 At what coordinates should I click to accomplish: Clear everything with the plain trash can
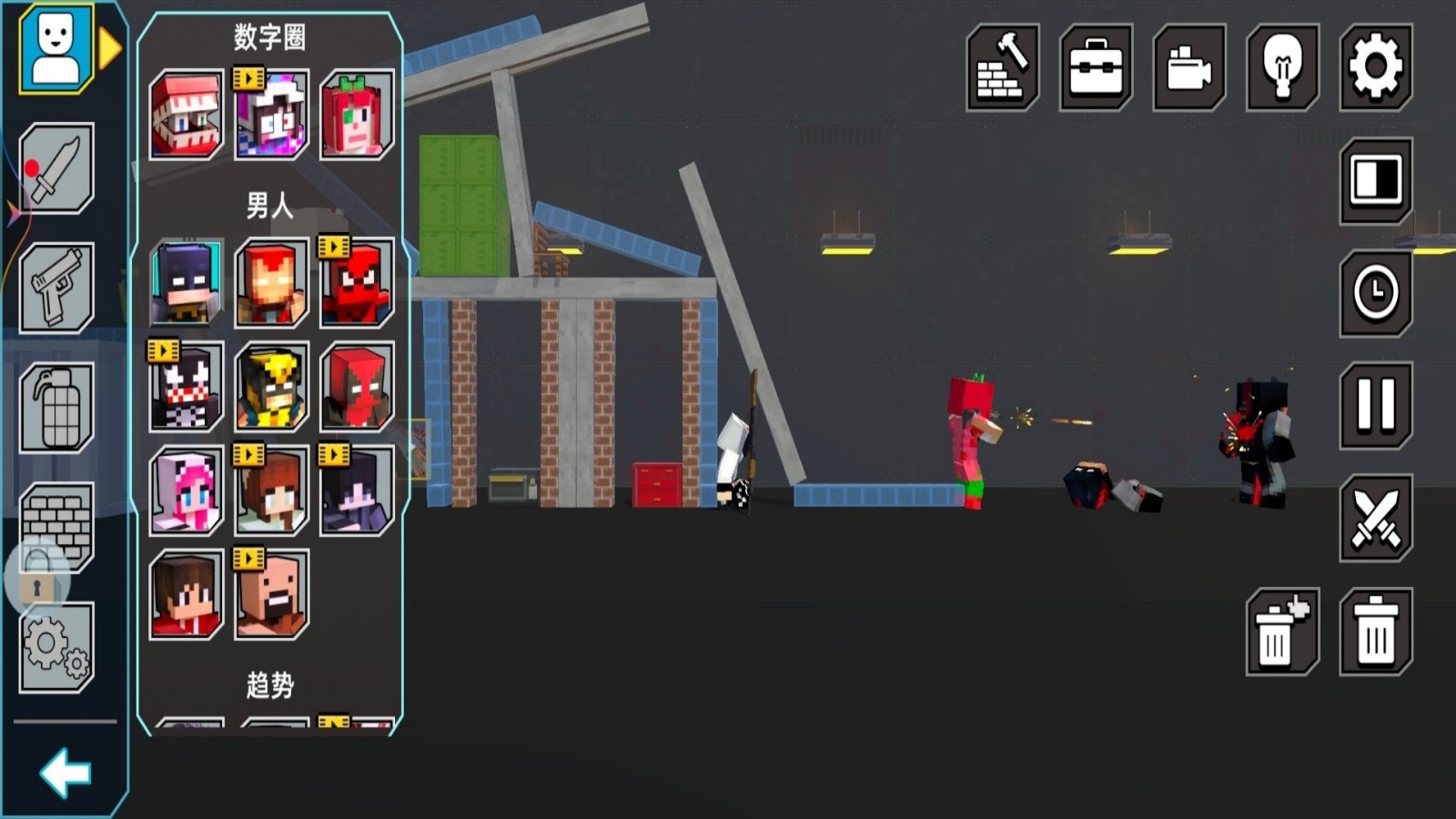1375,632
